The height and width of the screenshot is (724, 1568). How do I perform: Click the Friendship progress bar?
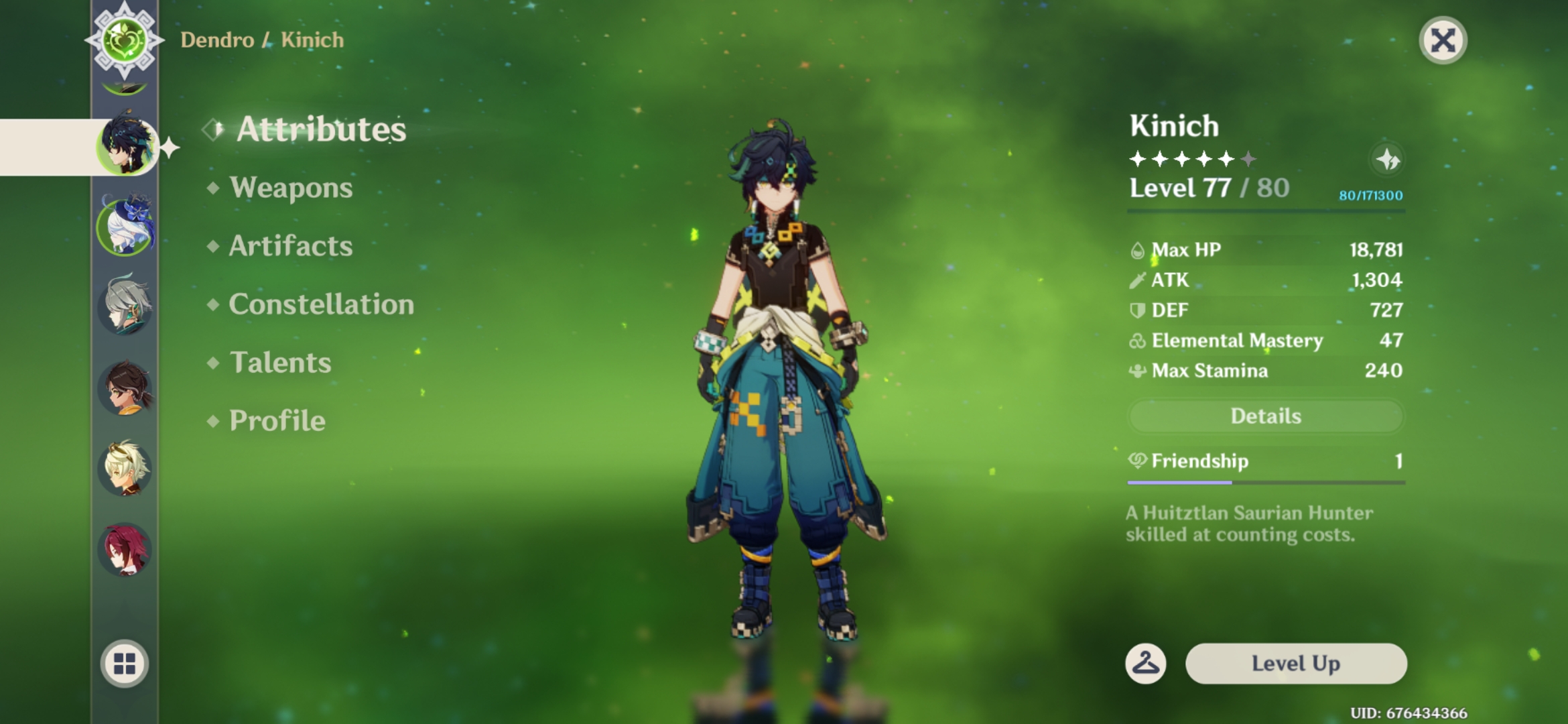pos(1266,483)
